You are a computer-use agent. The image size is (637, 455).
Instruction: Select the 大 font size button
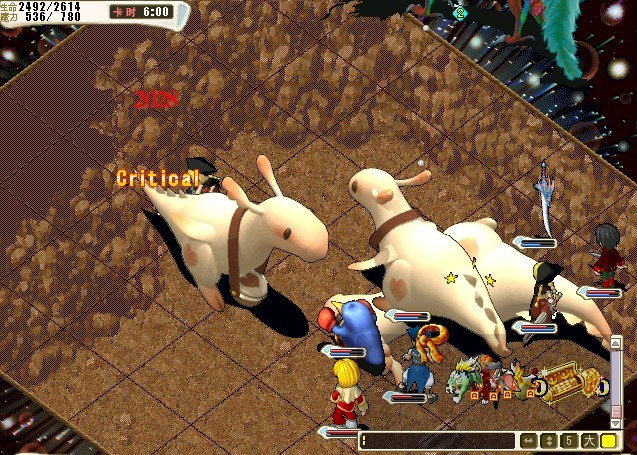tap(588, 440)
